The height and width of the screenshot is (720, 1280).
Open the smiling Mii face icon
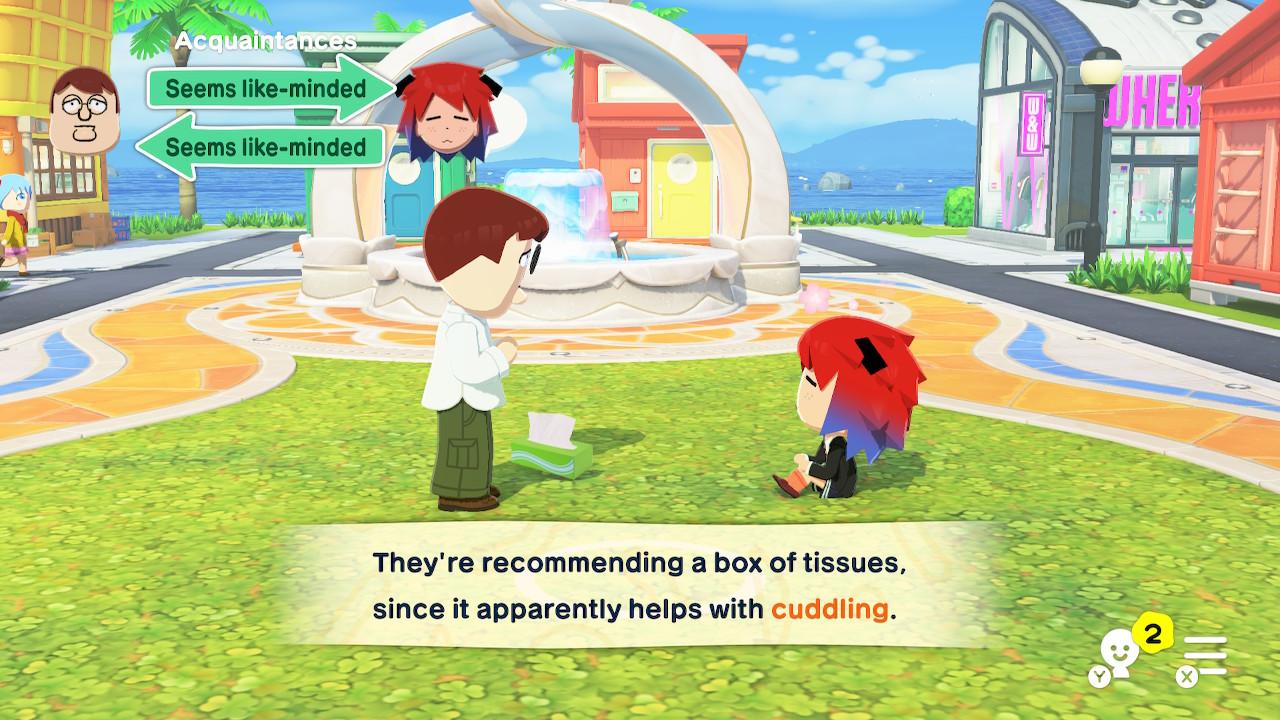click(1115, 655)
